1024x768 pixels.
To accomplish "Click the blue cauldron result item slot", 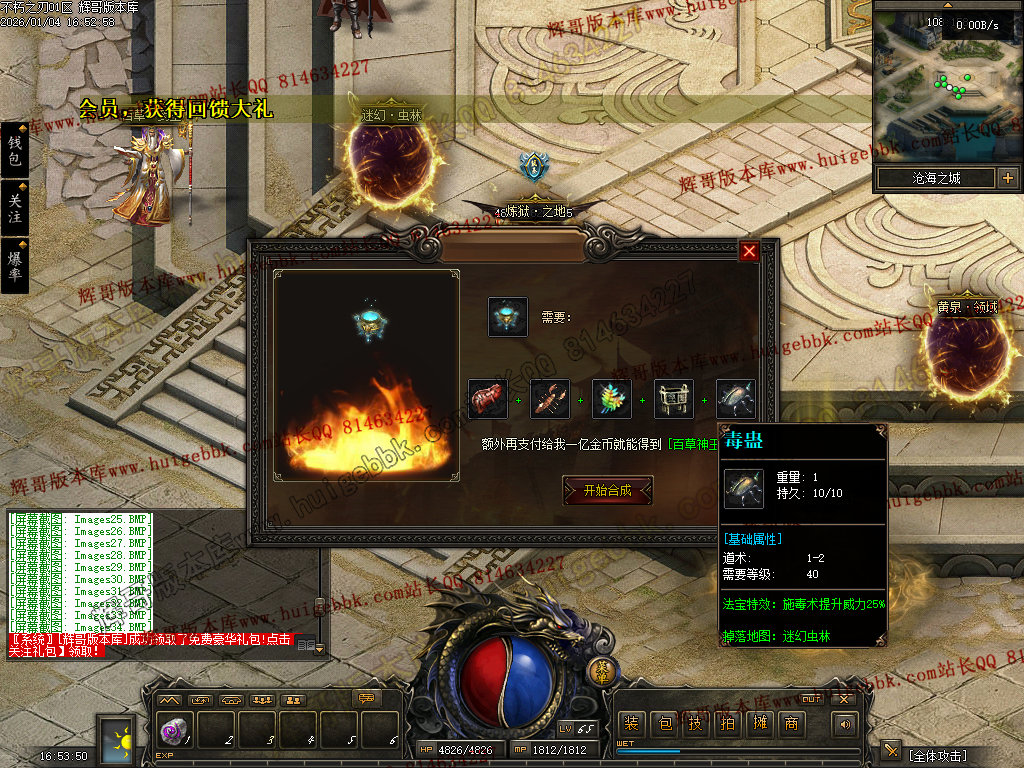I will [508, 317].
